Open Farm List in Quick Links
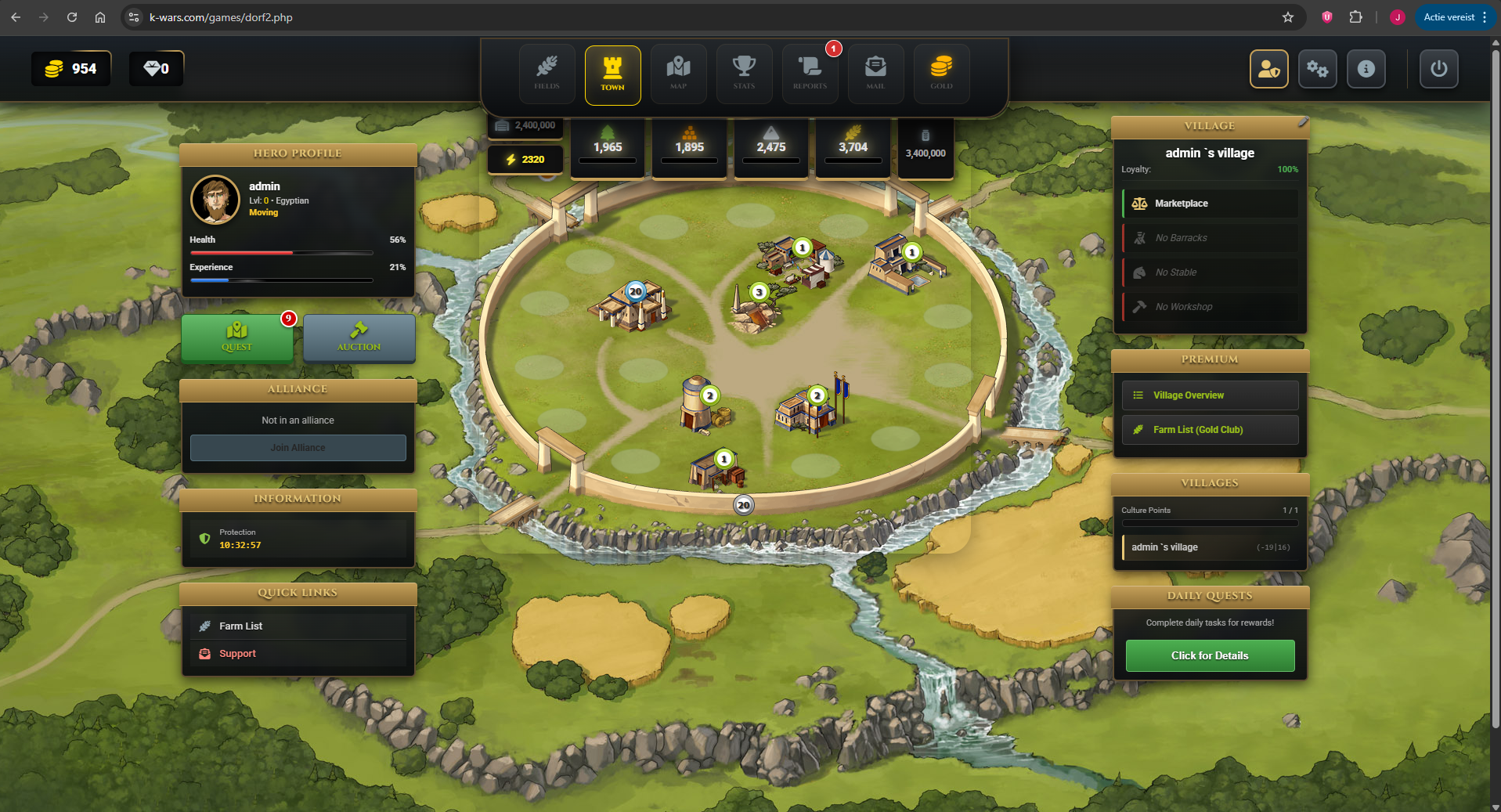This screenshot has height=812, width=1501. point(241,626)
